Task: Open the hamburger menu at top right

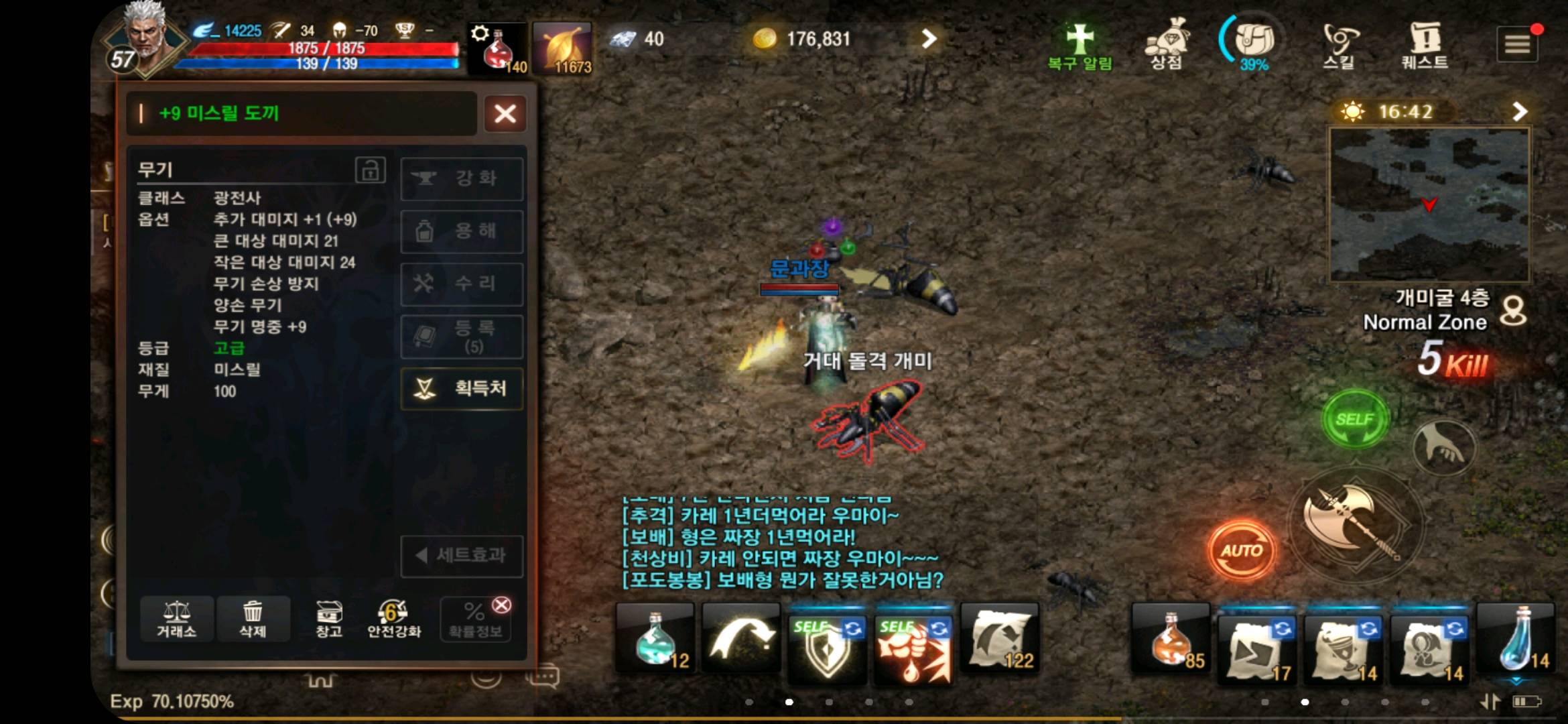Action: tap(1518, 42)
